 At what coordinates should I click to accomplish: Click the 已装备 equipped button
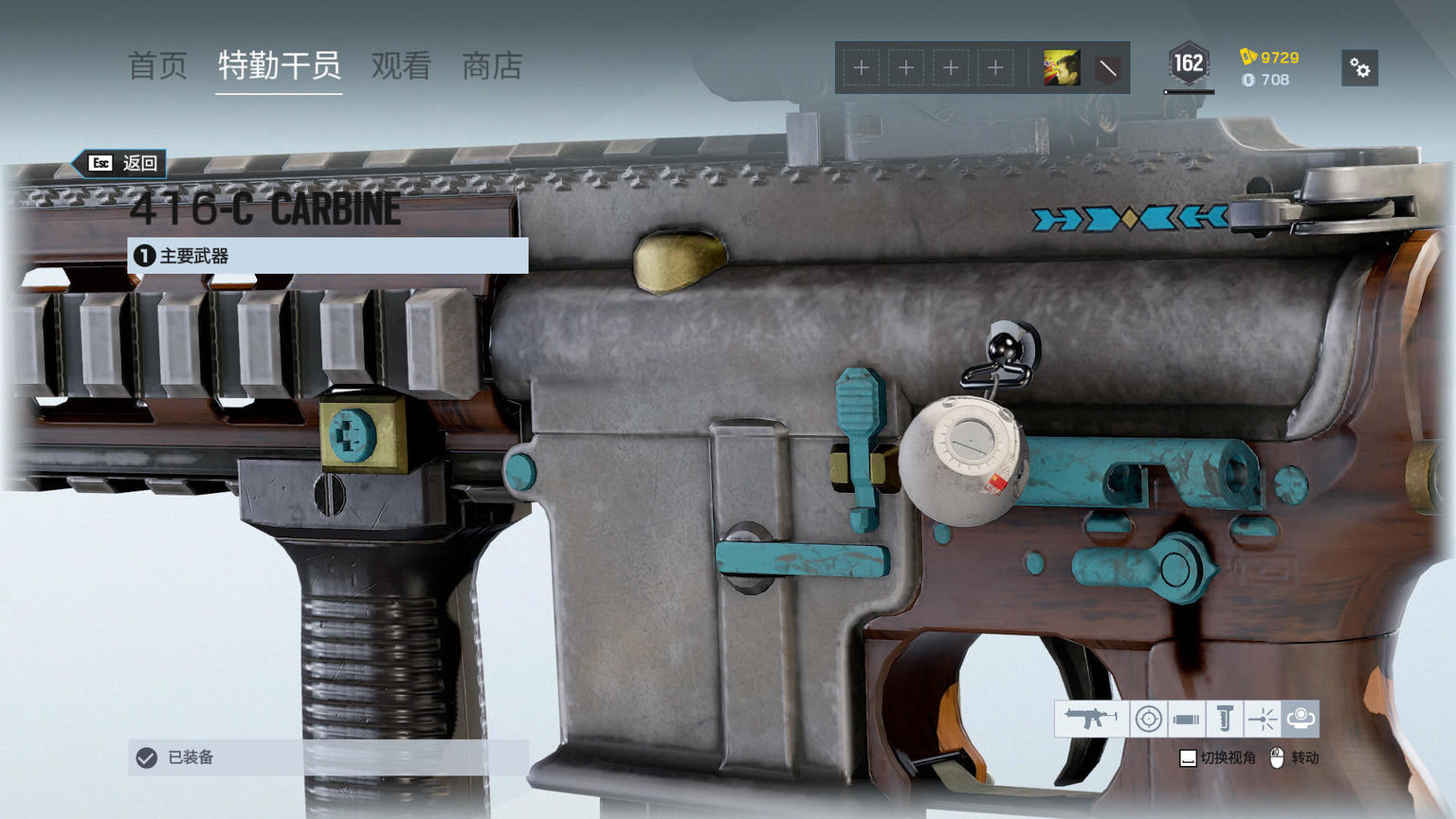(327, 757)
